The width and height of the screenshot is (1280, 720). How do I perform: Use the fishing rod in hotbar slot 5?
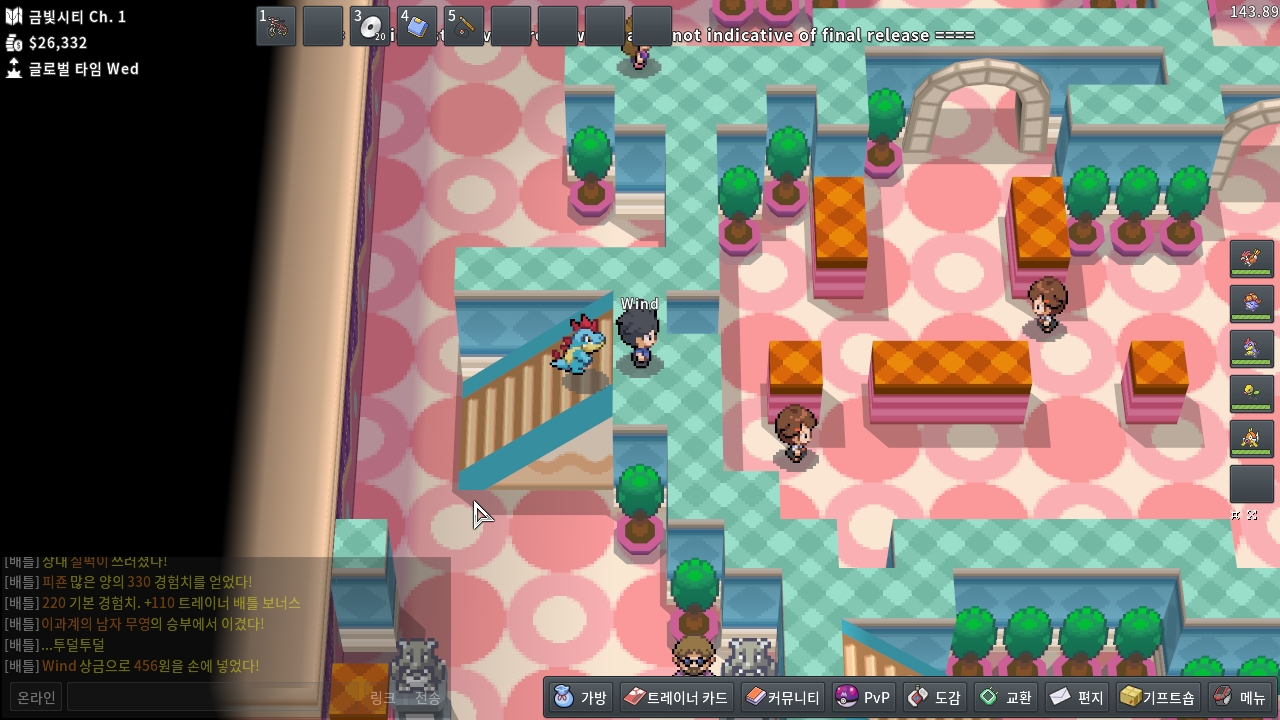click(x=464, y=26)
